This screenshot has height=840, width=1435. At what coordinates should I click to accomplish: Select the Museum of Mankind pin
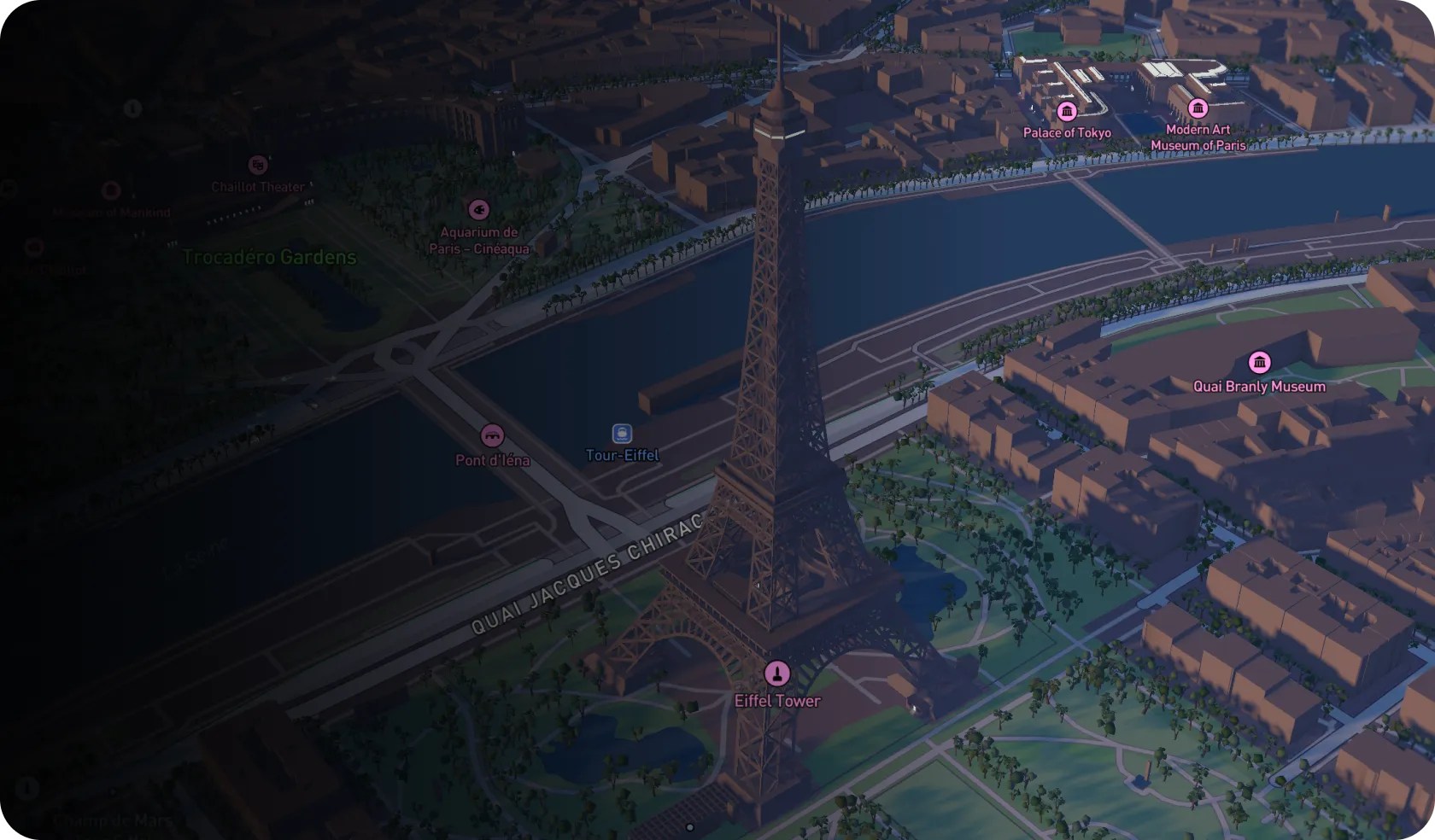coord(110,190)
